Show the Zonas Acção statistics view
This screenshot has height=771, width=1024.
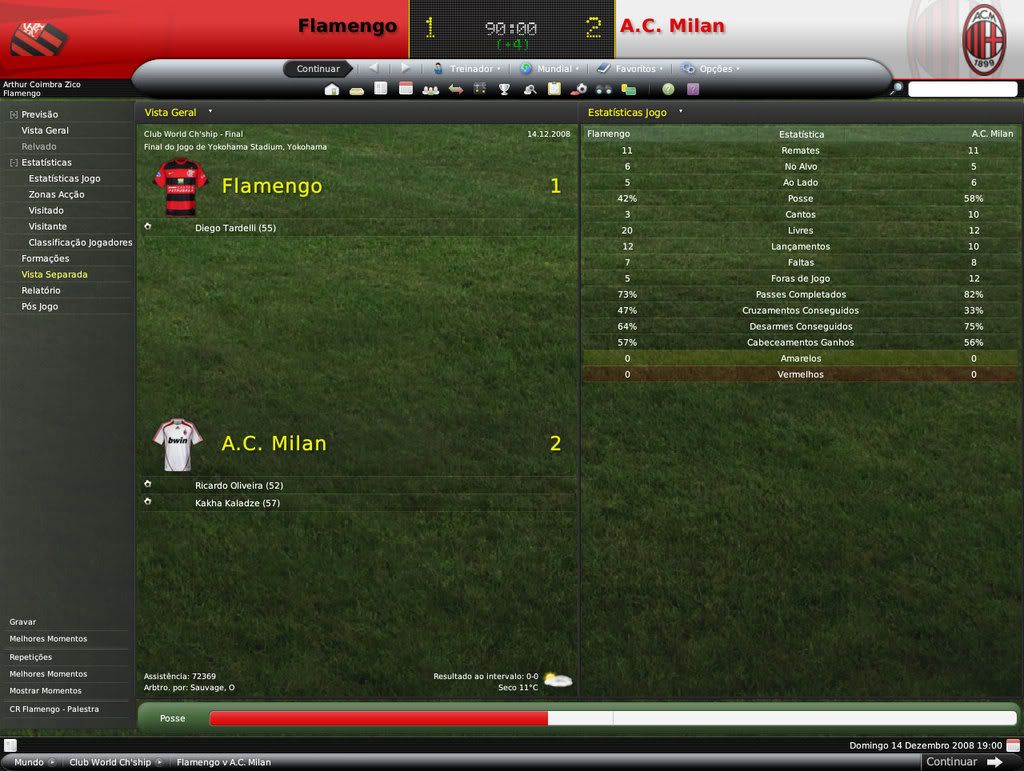pos(56,195)
